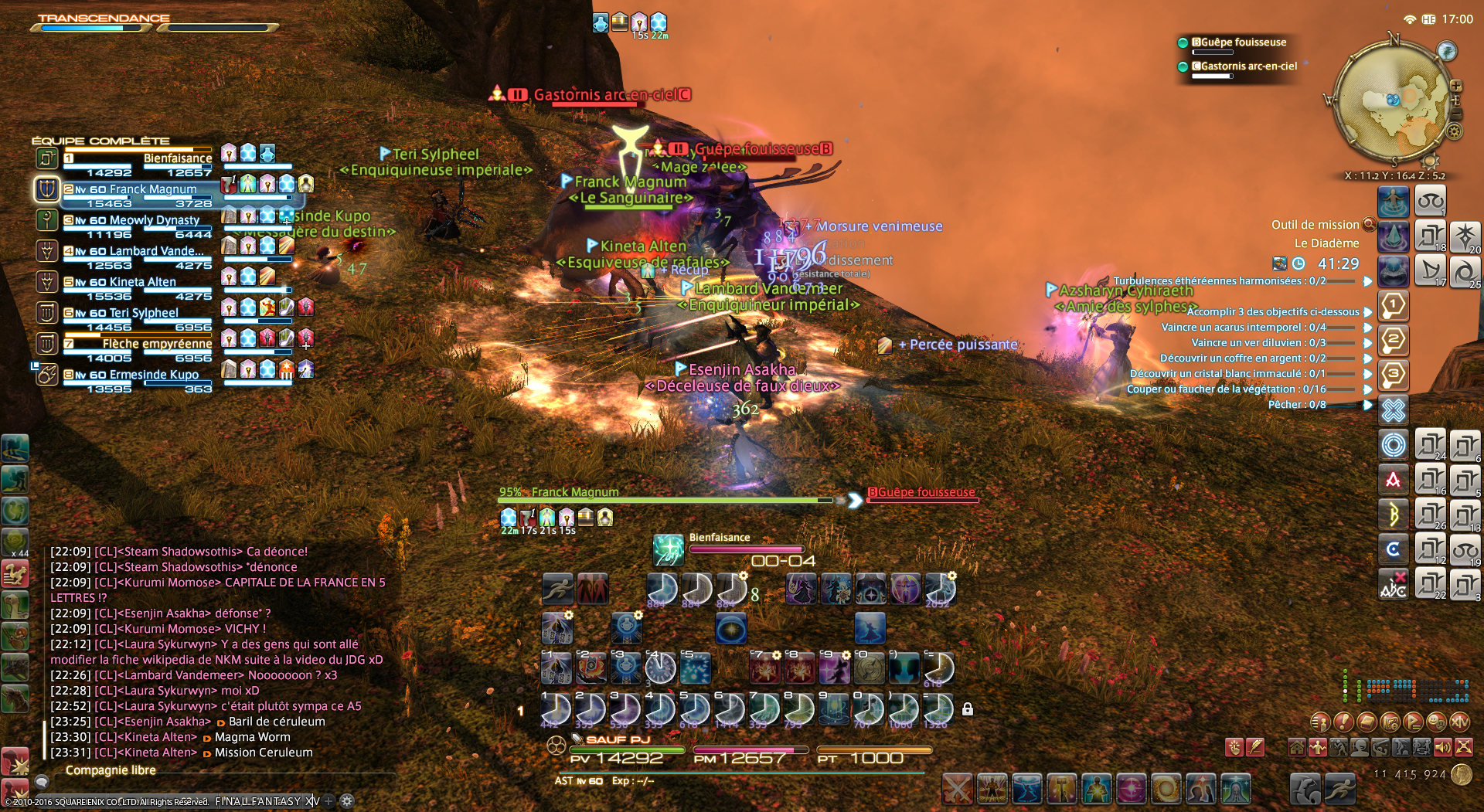Open the minimap gear settings
This screenshot has width=1484, height=812.
point(1455,131)
